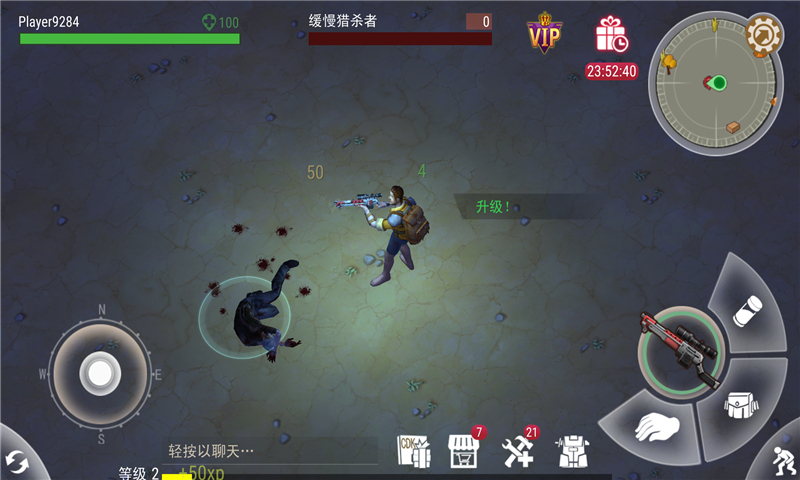Open the CDK gift code icon

(413, 450)
